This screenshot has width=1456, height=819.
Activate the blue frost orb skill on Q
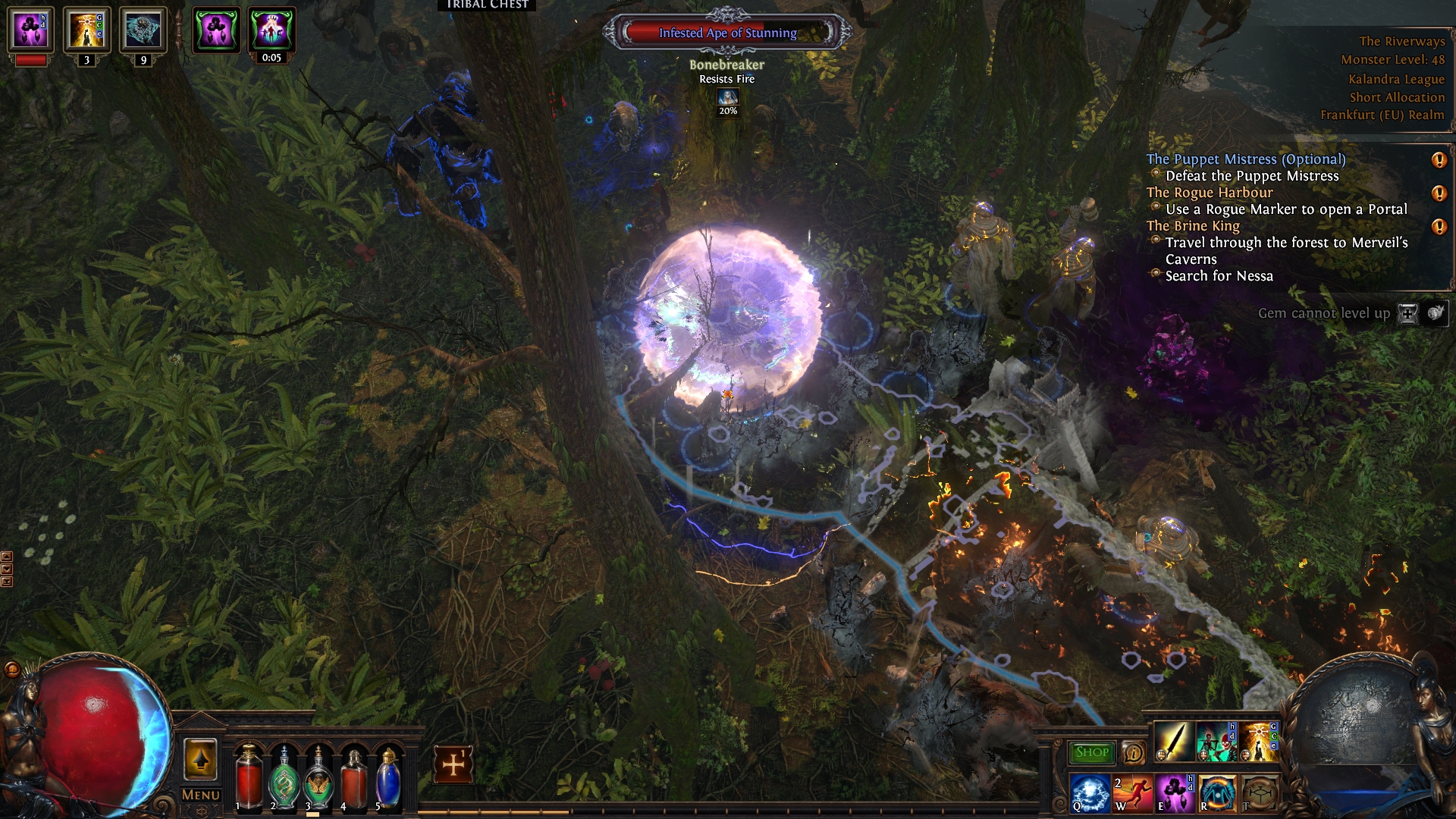(1090, 793)
